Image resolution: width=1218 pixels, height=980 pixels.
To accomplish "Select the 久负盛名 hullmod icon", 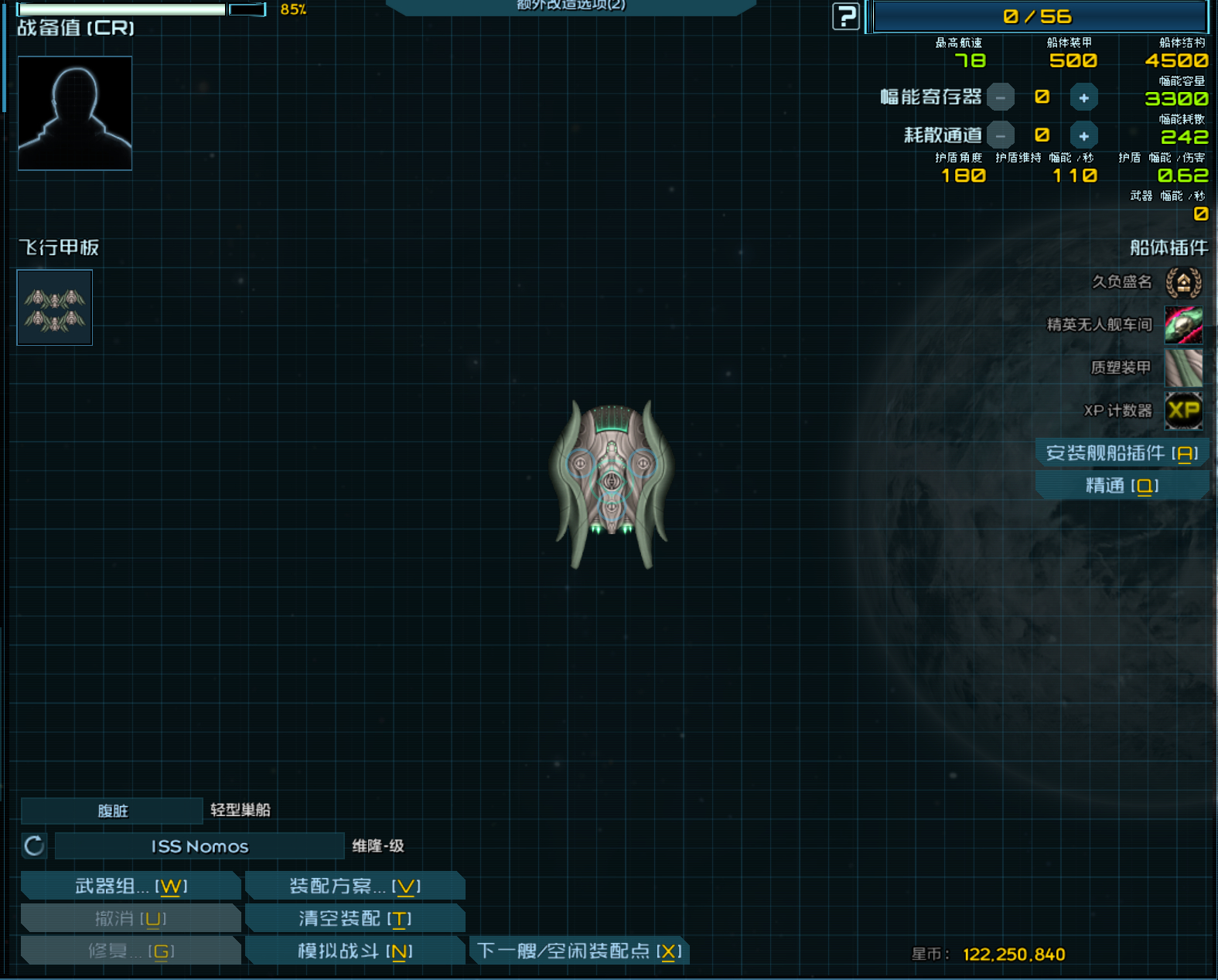I will [1183, 282].
